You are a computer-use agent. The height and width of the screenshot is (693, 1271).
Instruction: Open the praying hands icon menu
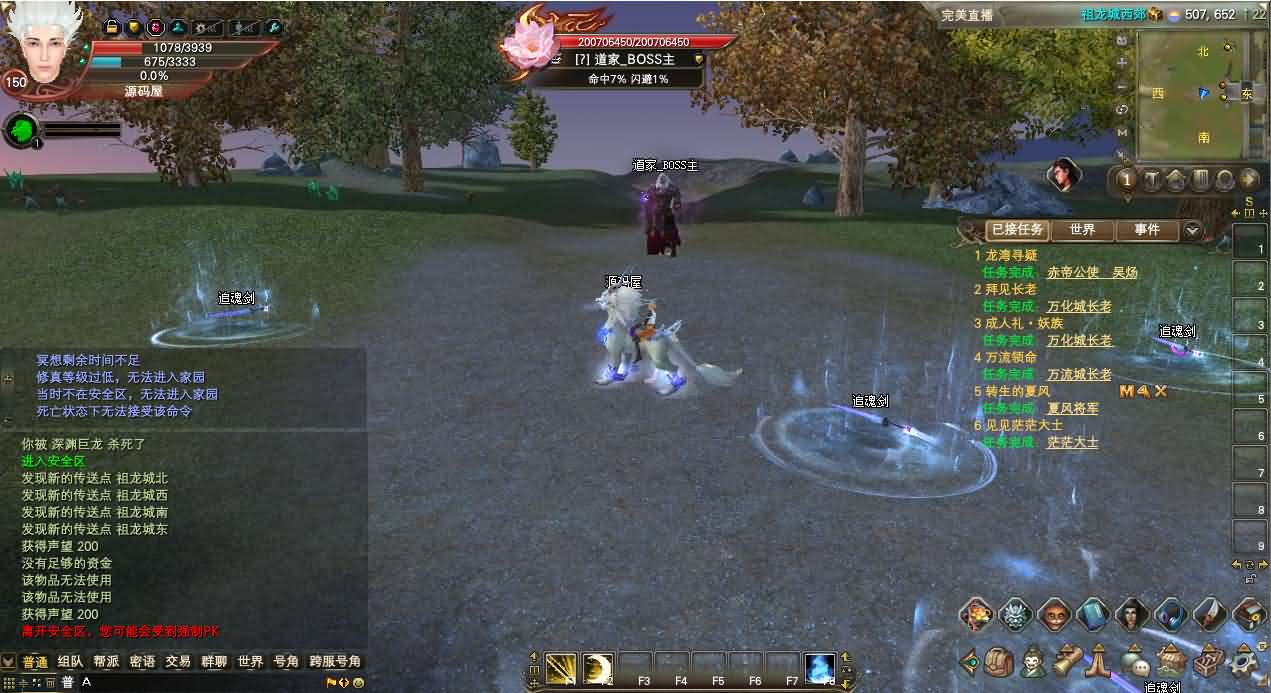pyautogui.click(x=1100, y=661)
